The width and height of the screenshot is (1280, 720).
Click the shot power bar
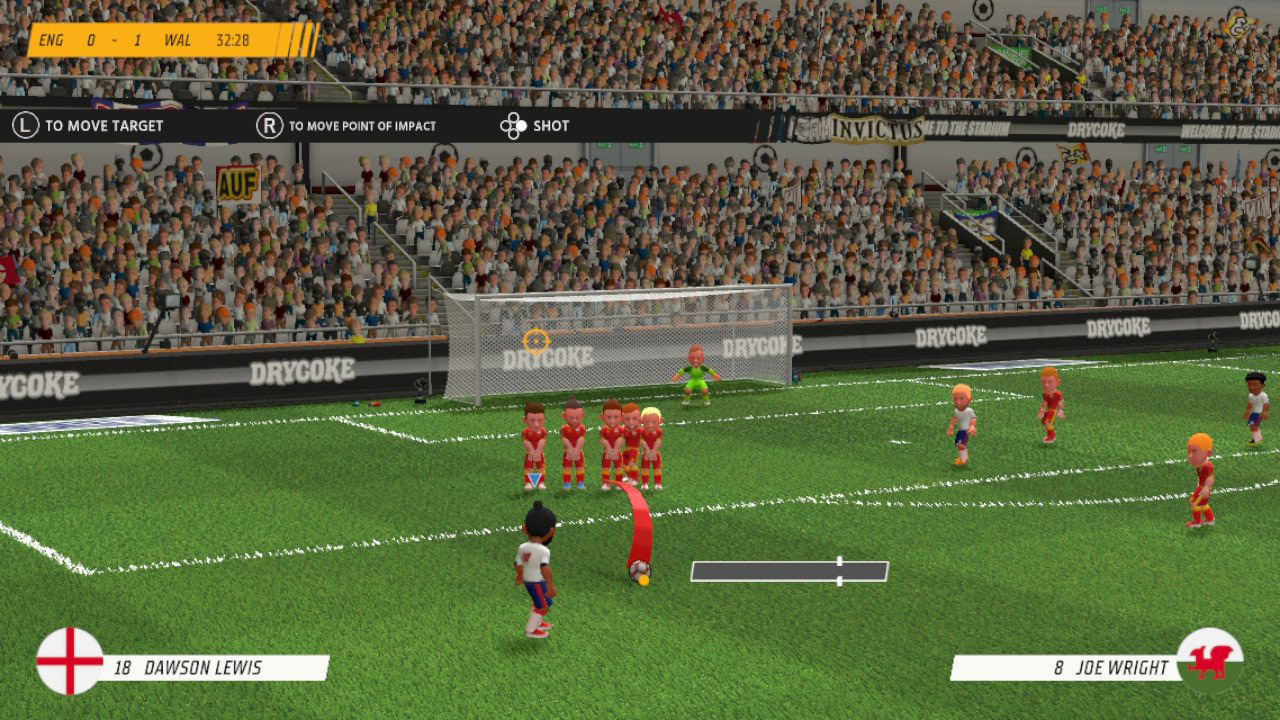(x=789, y=571)
